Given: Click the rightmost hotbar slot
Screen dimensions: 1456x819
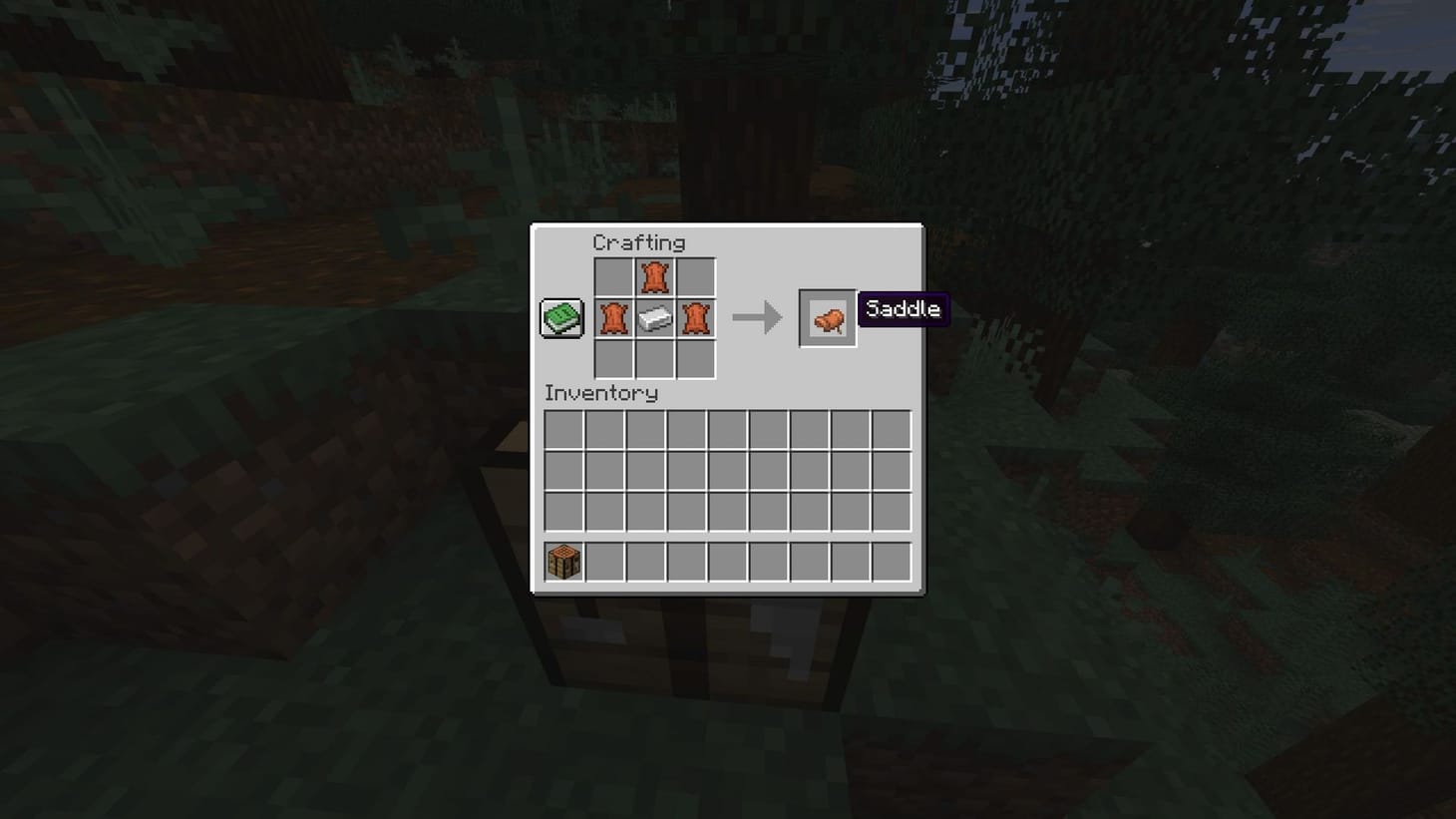Looking at the screenshot, I should click(891, 561).
